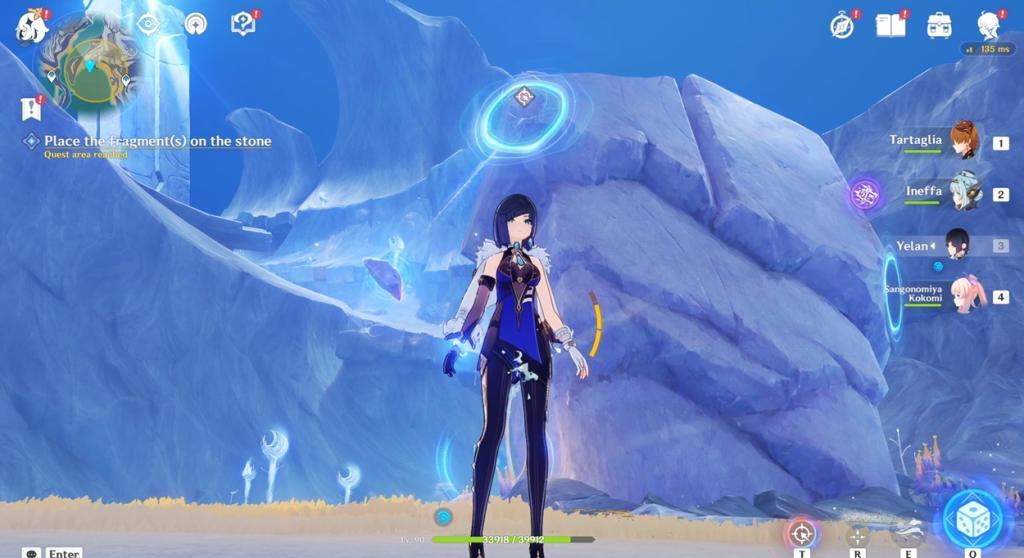The width and height of the screenshot is (1024, 558).
Task: Unleash the dice elemental burst
Action: (971, 522)
